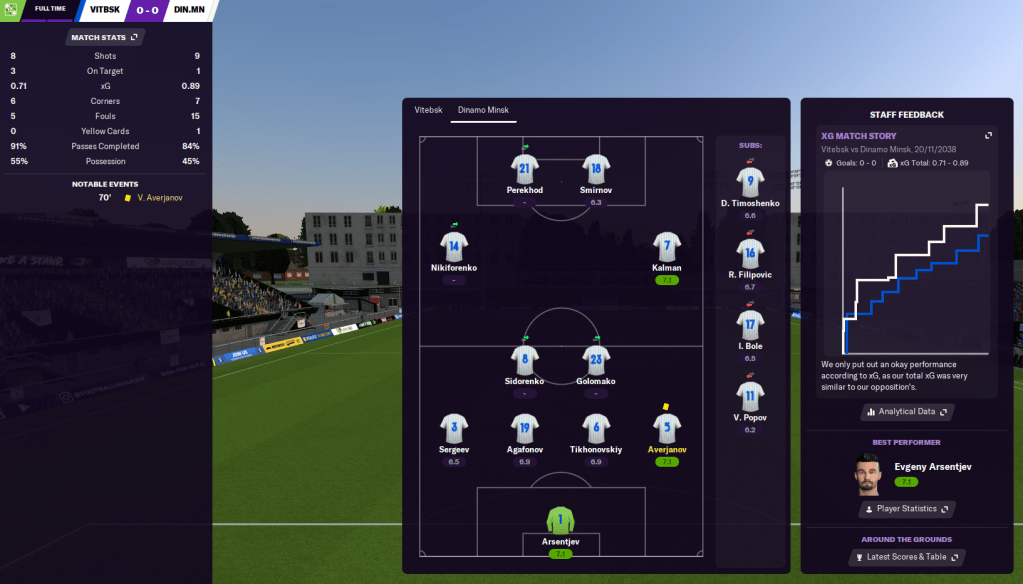Expand the xG Match Story graph

click(988, 135)
